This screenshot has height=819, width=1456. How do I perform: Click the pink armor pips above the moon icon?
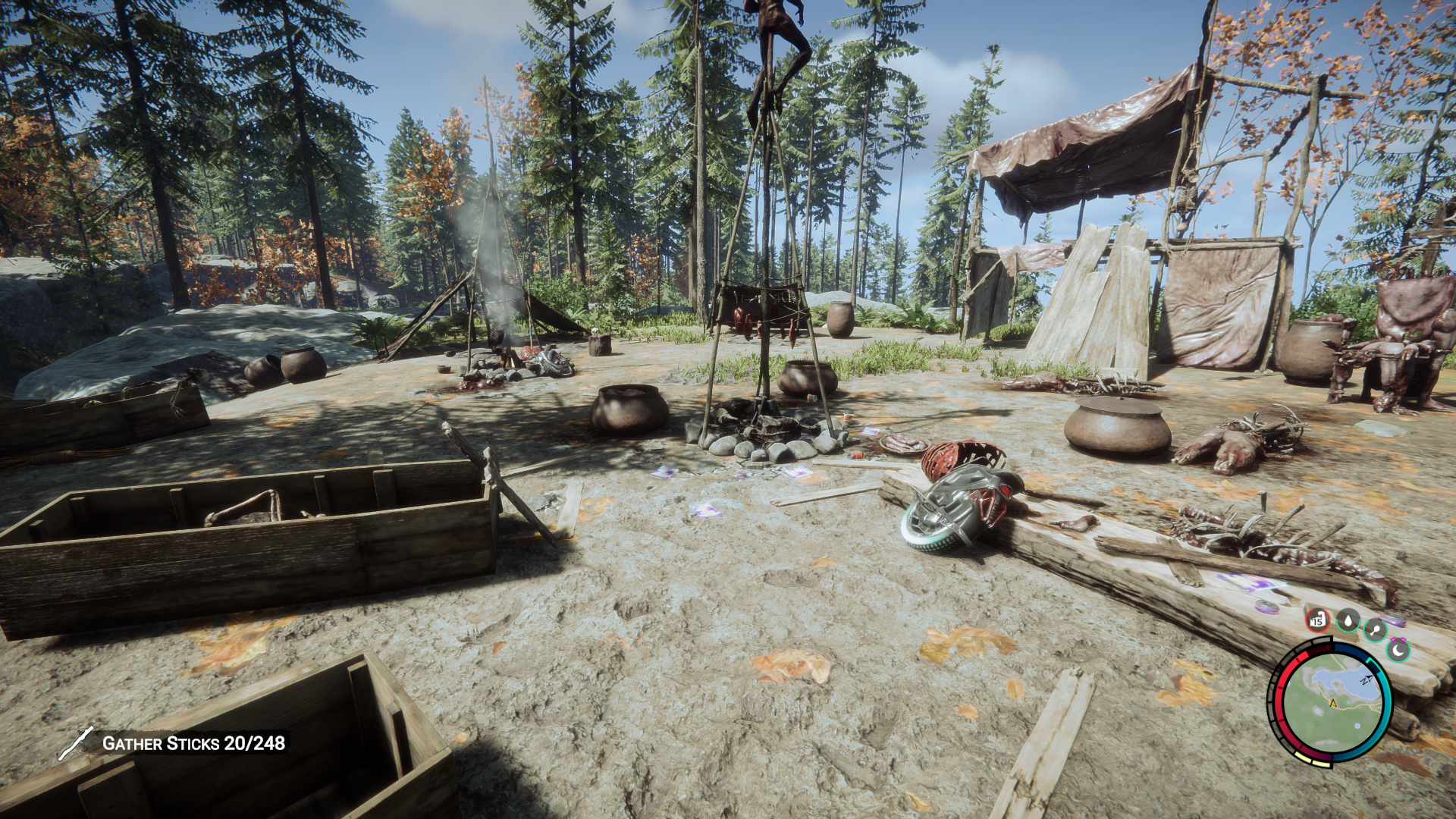pos(1398,641)
